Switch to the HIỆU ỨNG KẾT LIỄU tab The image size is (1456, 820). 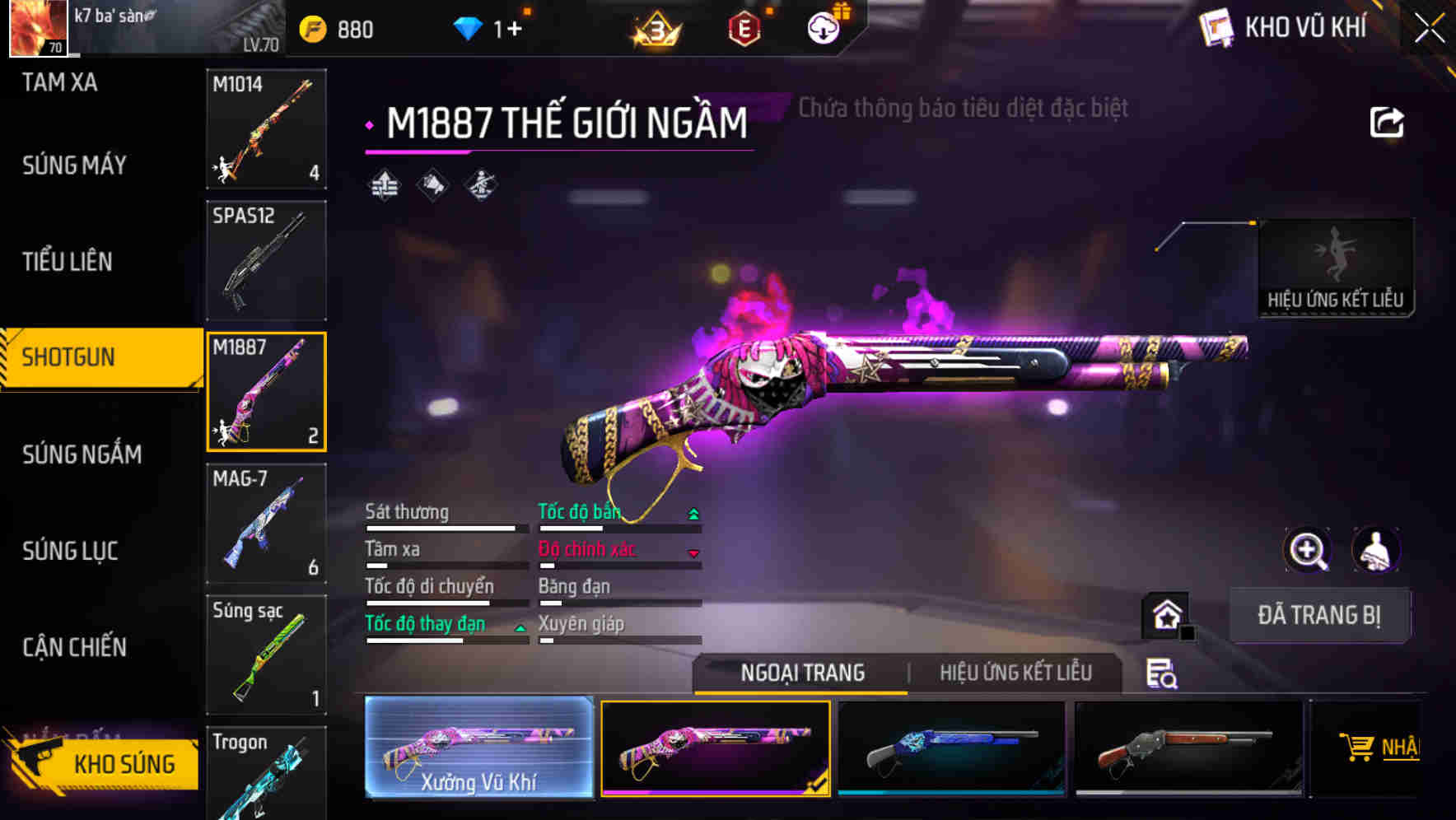(x=1015, y=673)
